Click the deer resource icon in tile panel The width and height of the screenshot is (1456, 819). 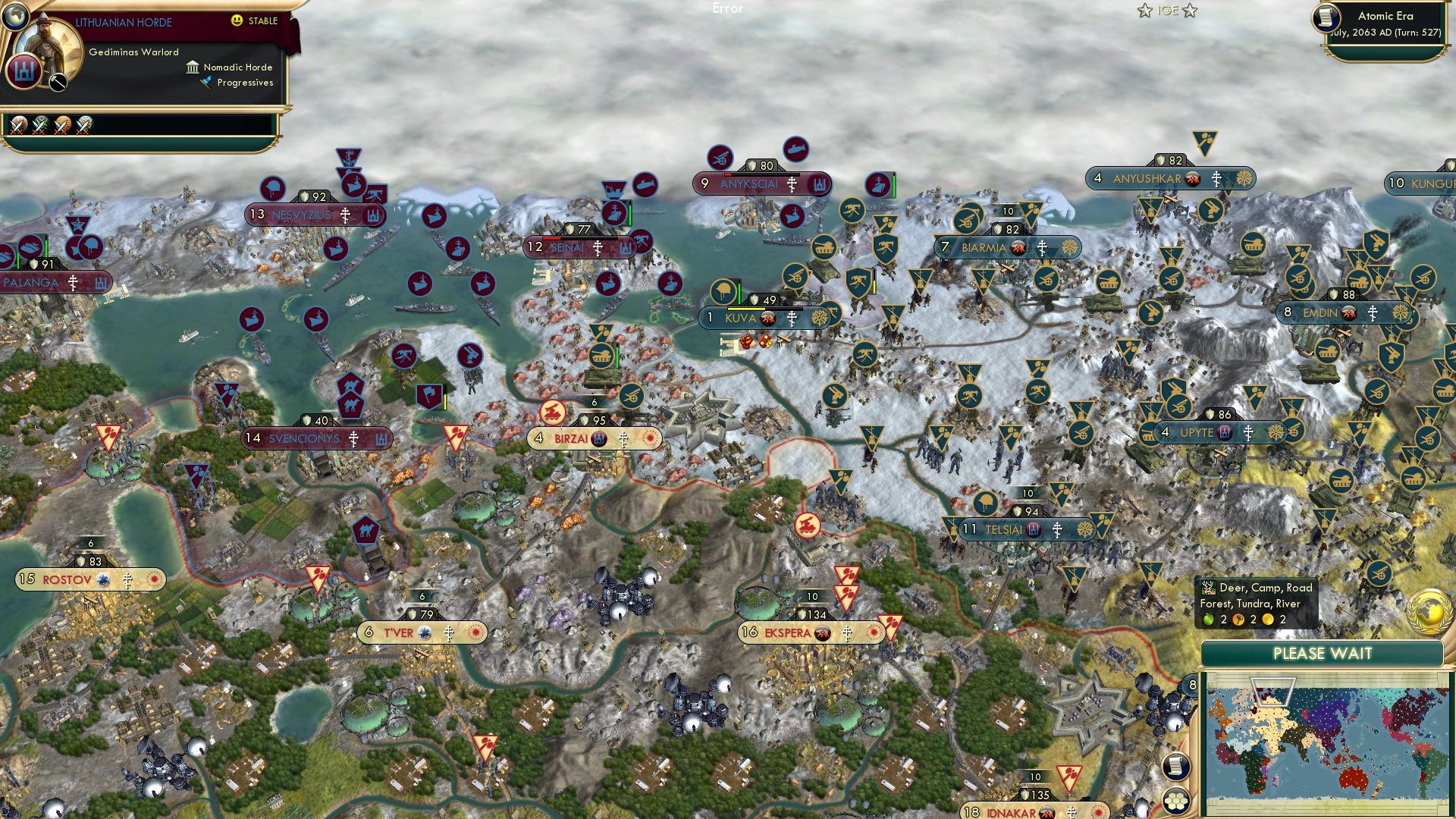click(x=1207, y=588)
